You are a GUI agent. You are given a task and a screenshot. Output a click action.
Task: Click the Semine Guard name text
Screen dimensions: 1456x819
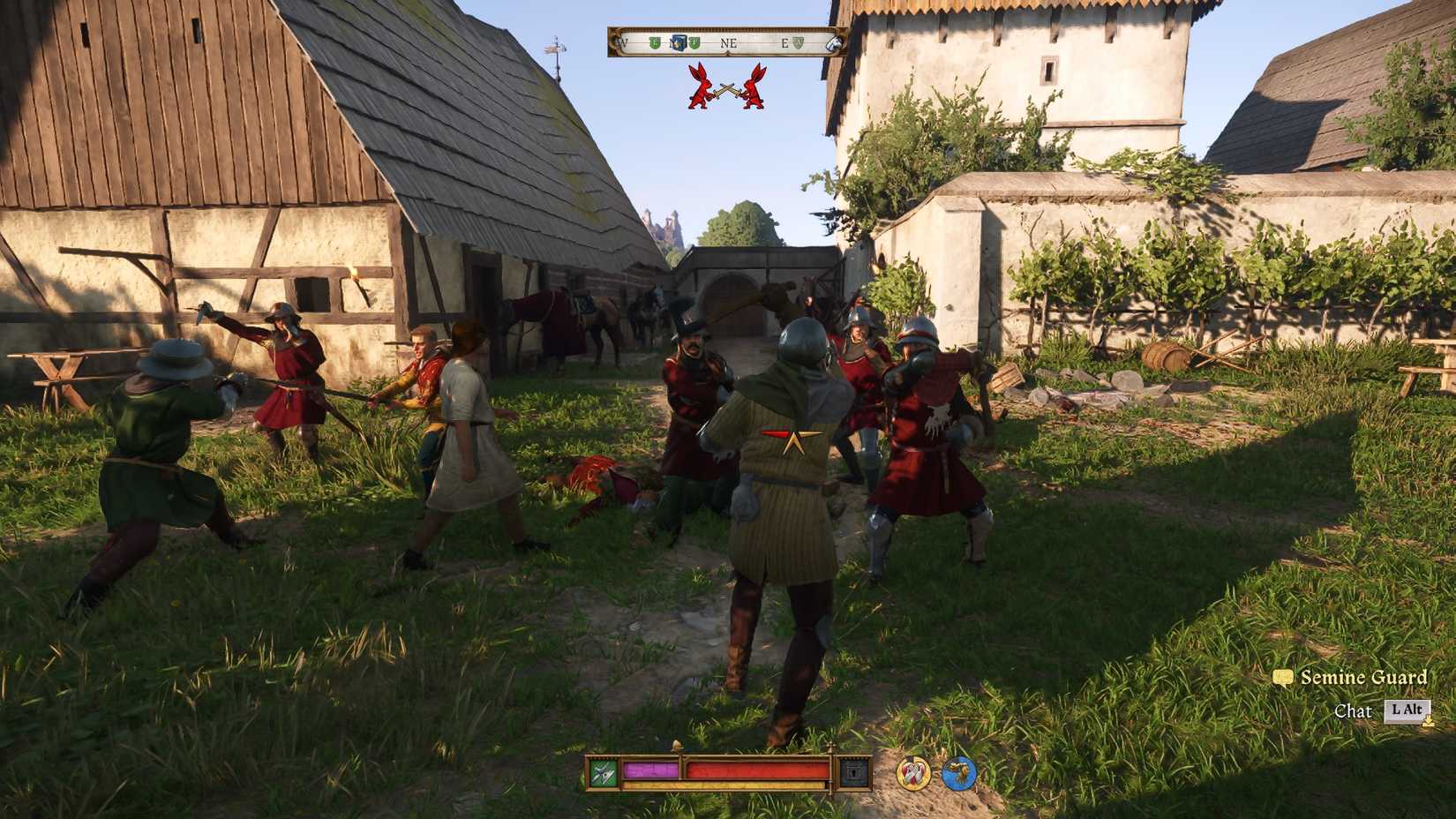1363,677
